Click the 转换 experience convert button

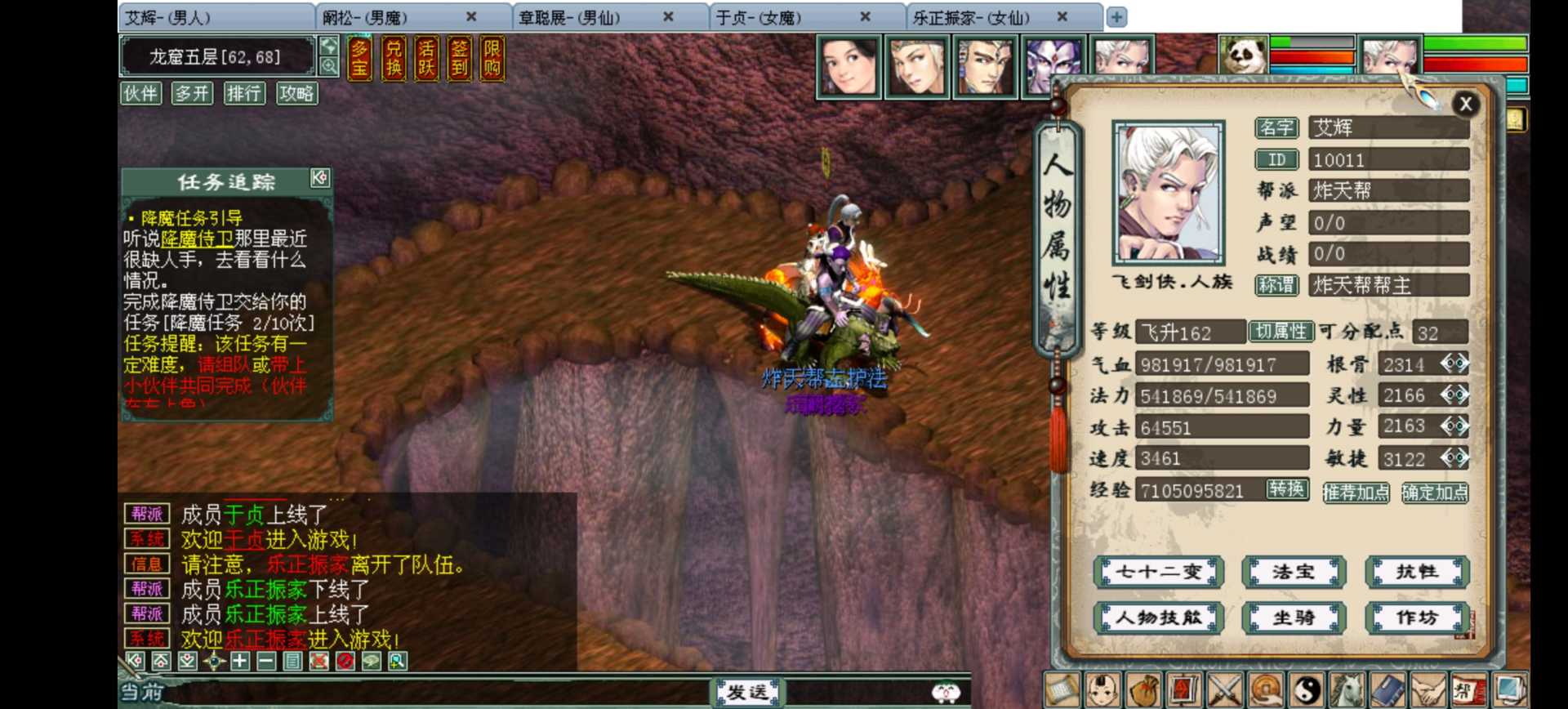[x=1287, y=488]
